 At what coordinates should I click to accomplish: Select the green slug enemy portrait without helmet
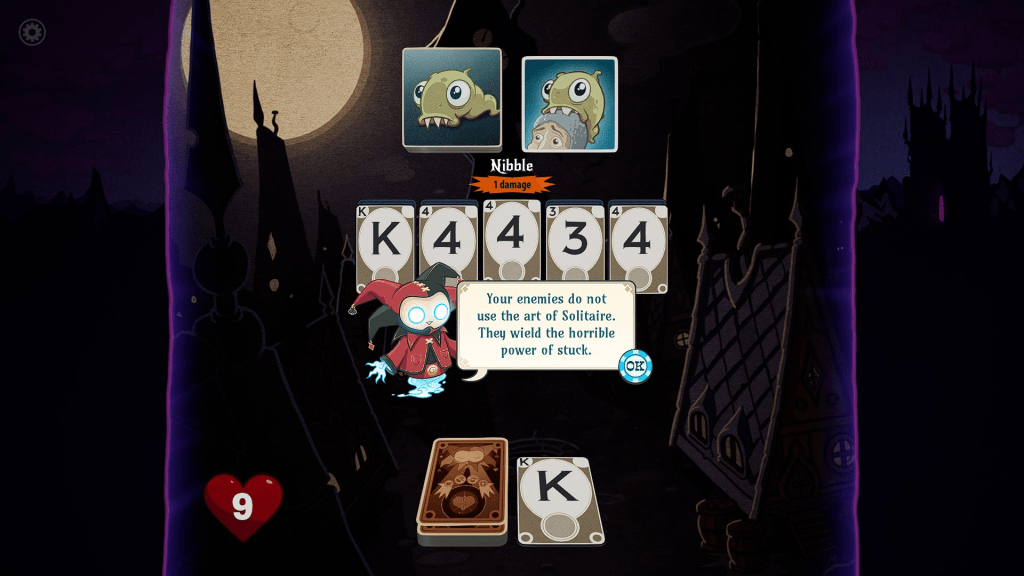point(452,98)
